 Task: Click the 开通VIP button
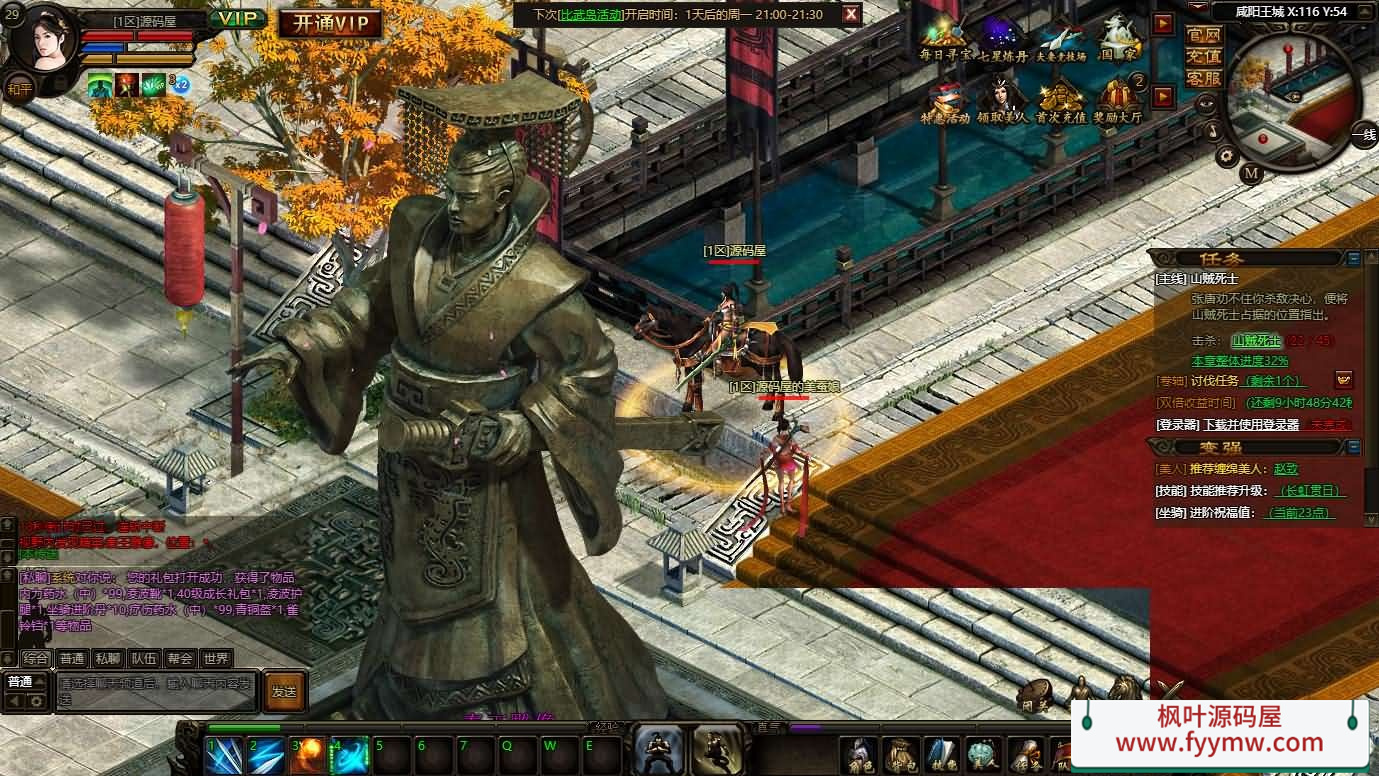(330, 24)
